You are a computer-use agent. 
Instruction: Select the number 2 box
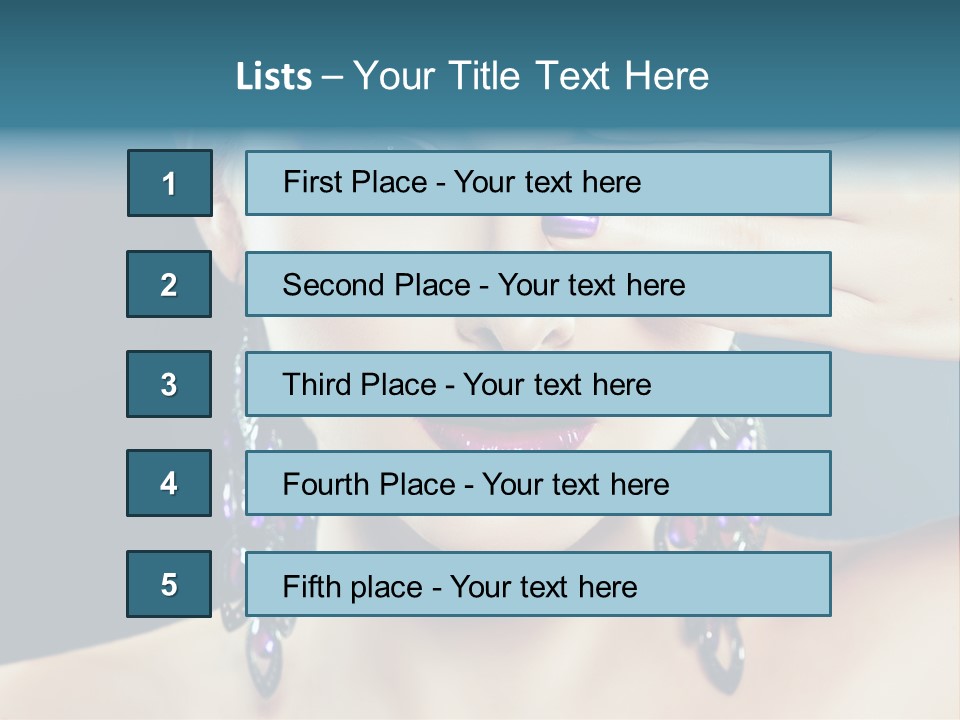coord(169,284)
